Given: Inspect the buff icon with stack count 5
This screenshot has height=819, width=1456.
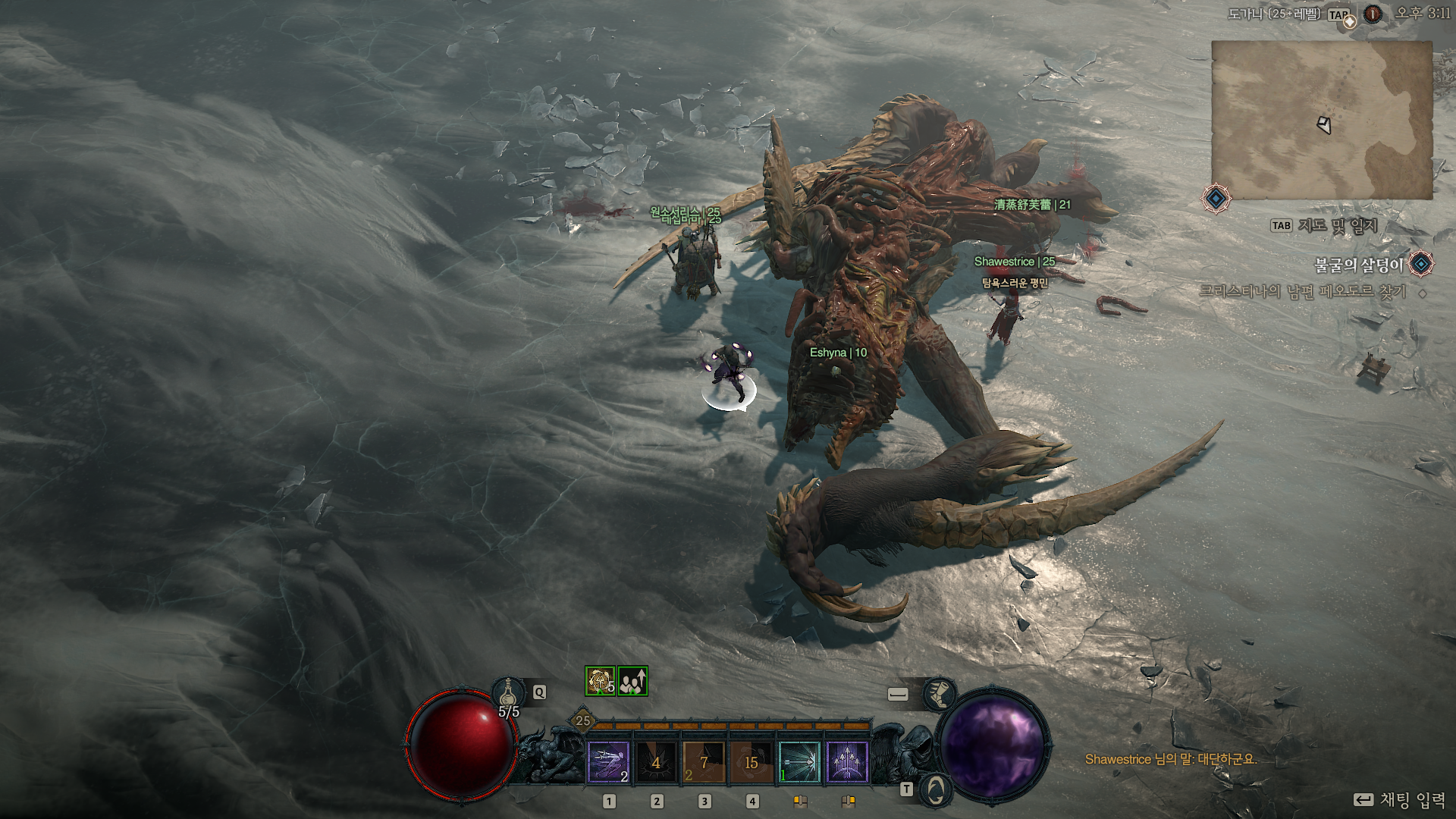Looking at the screenshot, I should [x=600, y=681].
